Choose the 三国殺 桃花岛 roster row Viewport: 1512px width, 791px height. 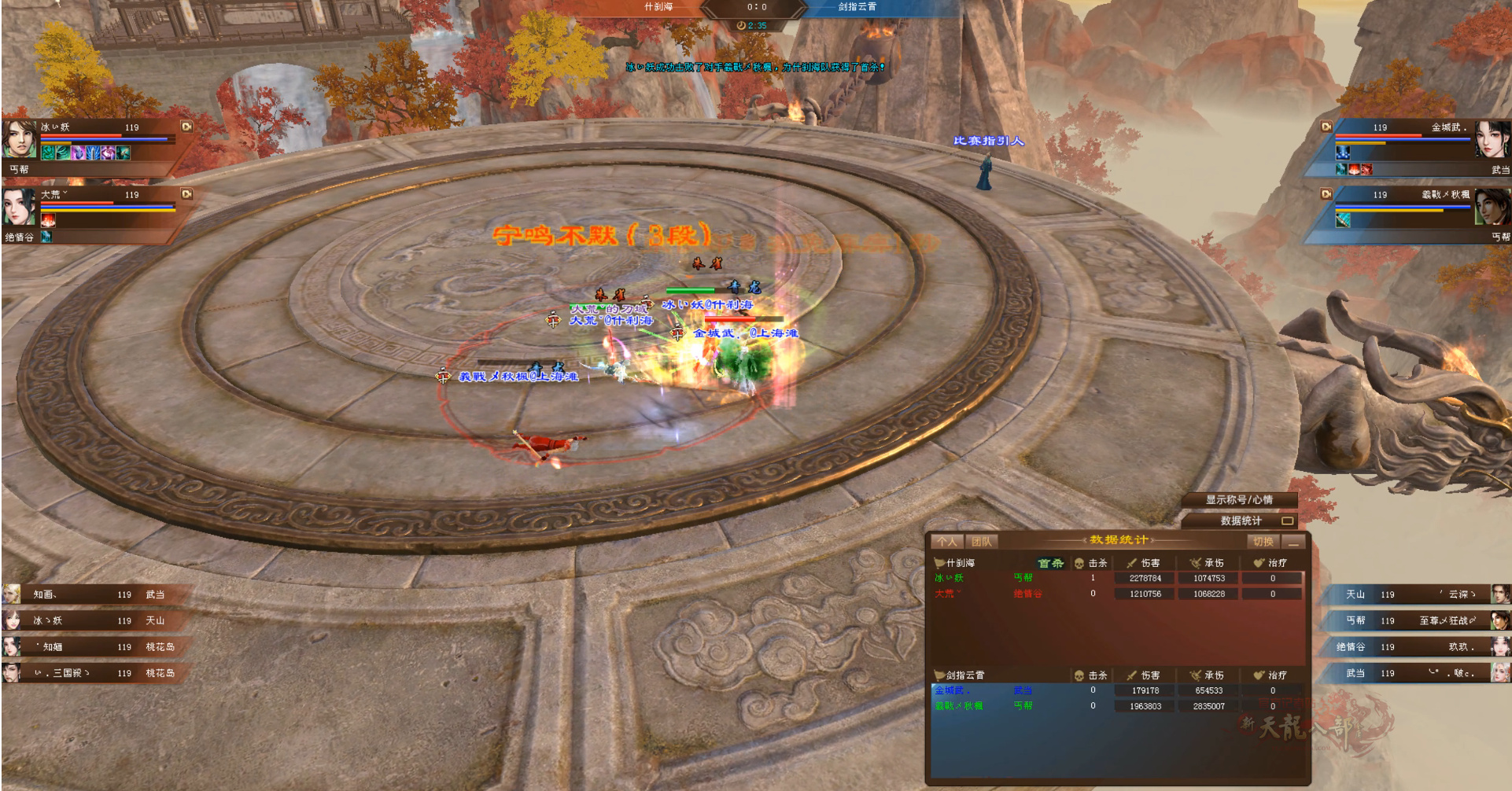(94, 673)
